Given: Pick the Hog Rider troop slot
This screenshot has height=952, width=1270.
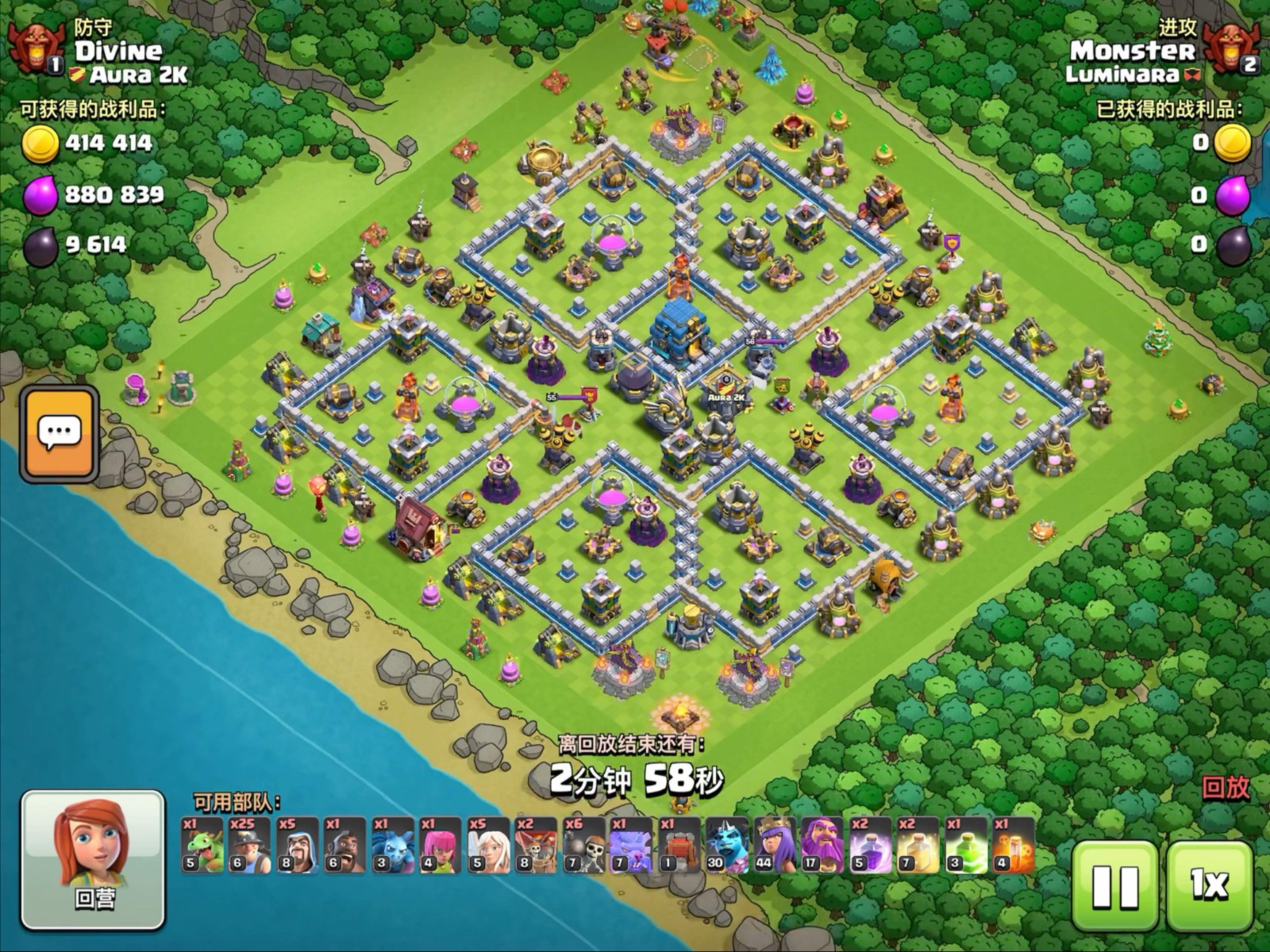Looking at the screenshot, I should click(x=345, y=846).
